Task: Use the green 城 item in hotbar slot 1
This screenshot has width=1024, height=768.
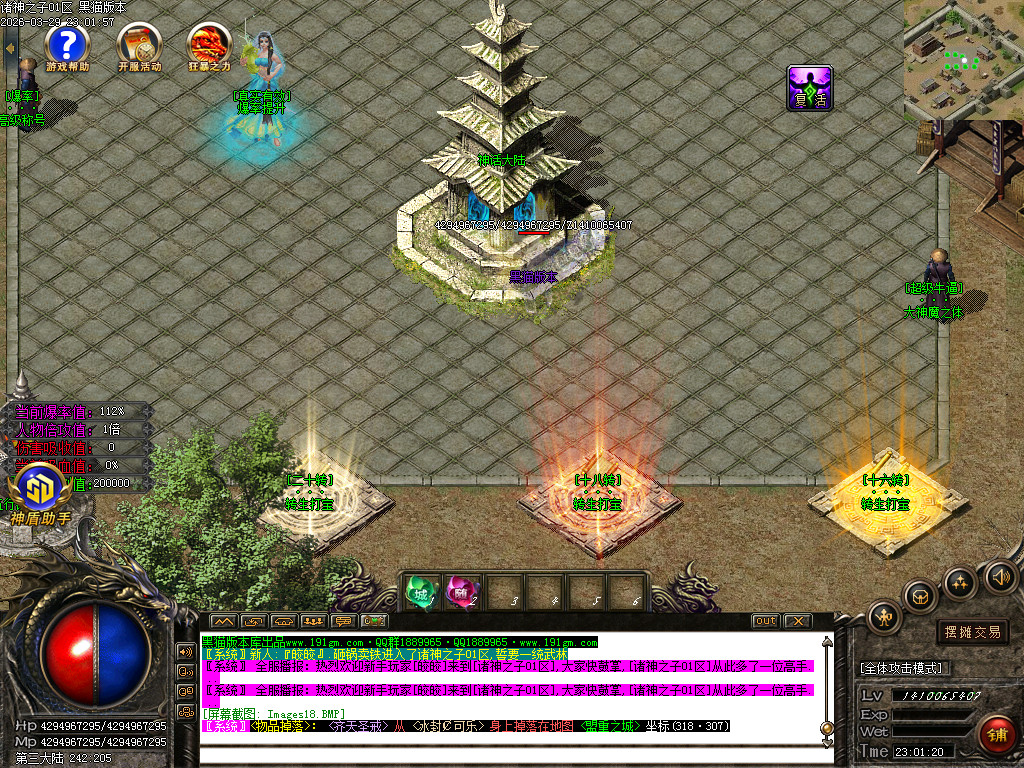Action: point(421,593)
